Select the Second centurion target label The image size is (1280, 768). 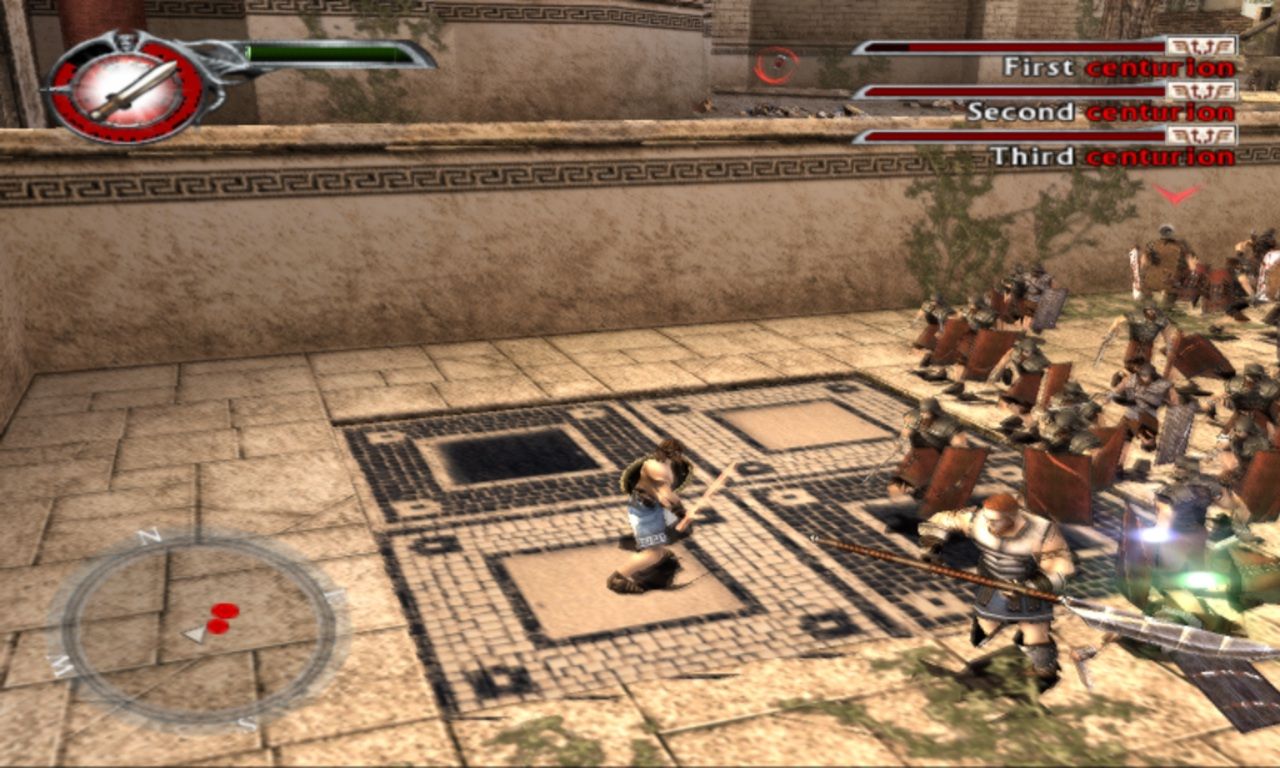coord(1100,112)
